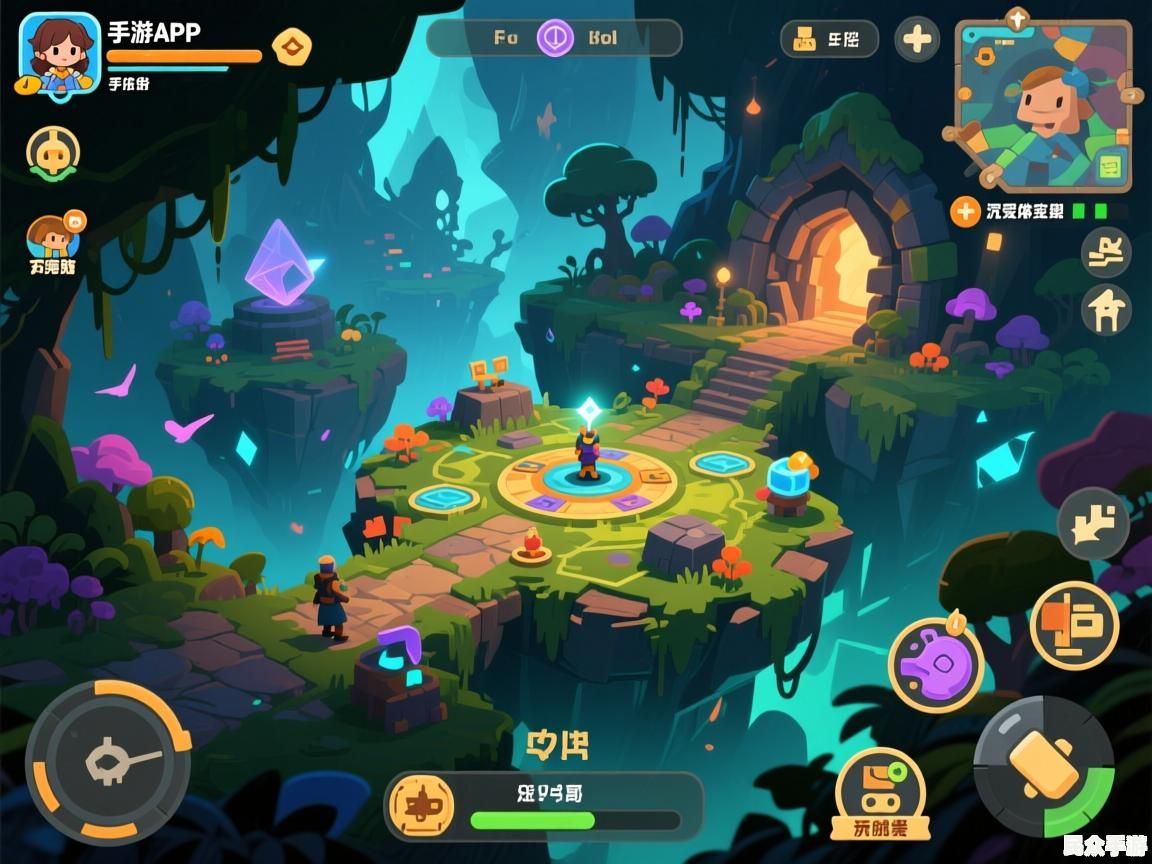Open the currency pill with gold icon

tap(829, 40)
